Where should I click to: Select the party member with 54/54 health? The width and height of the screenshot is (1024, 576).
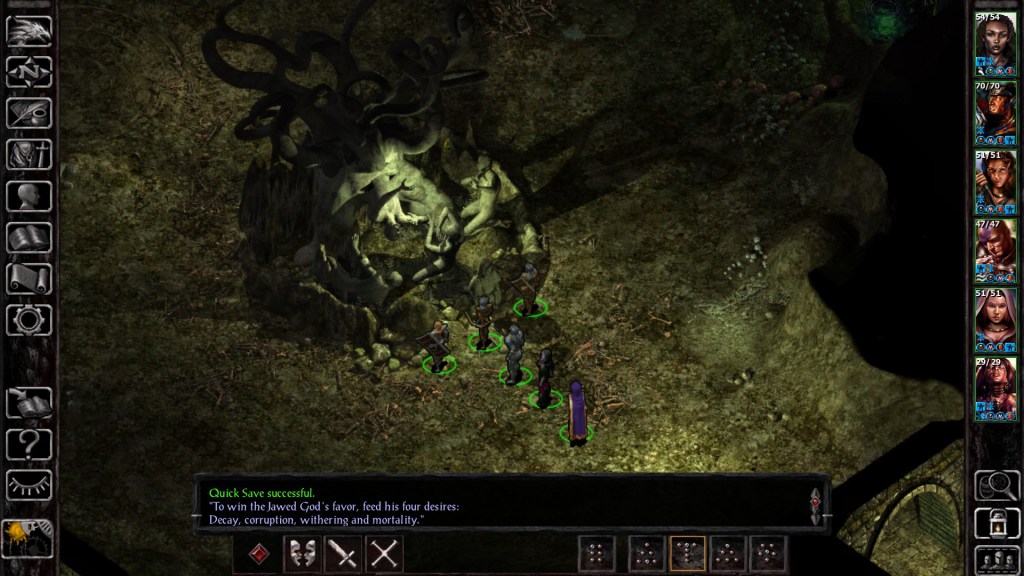click(995, 44)
